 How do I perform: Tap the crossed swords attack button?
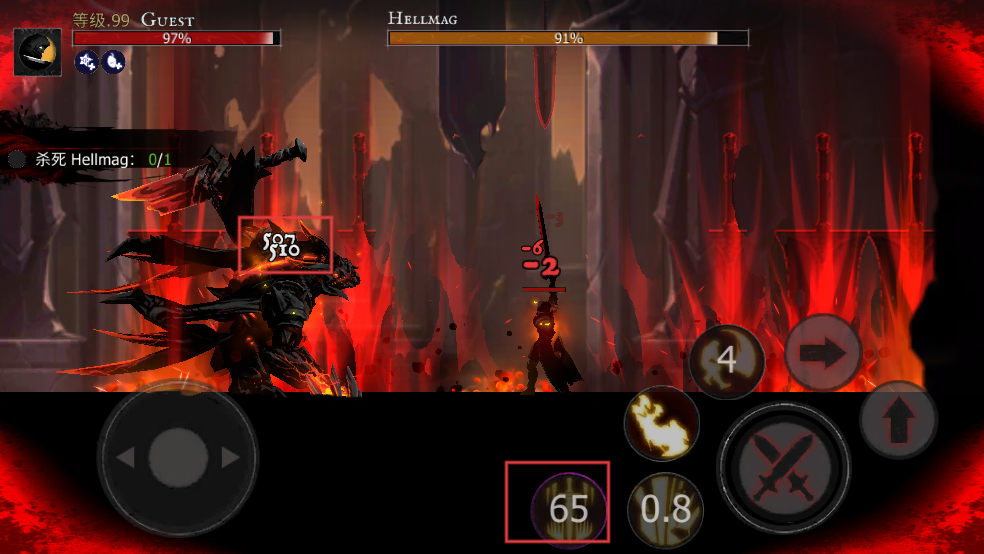783,467
